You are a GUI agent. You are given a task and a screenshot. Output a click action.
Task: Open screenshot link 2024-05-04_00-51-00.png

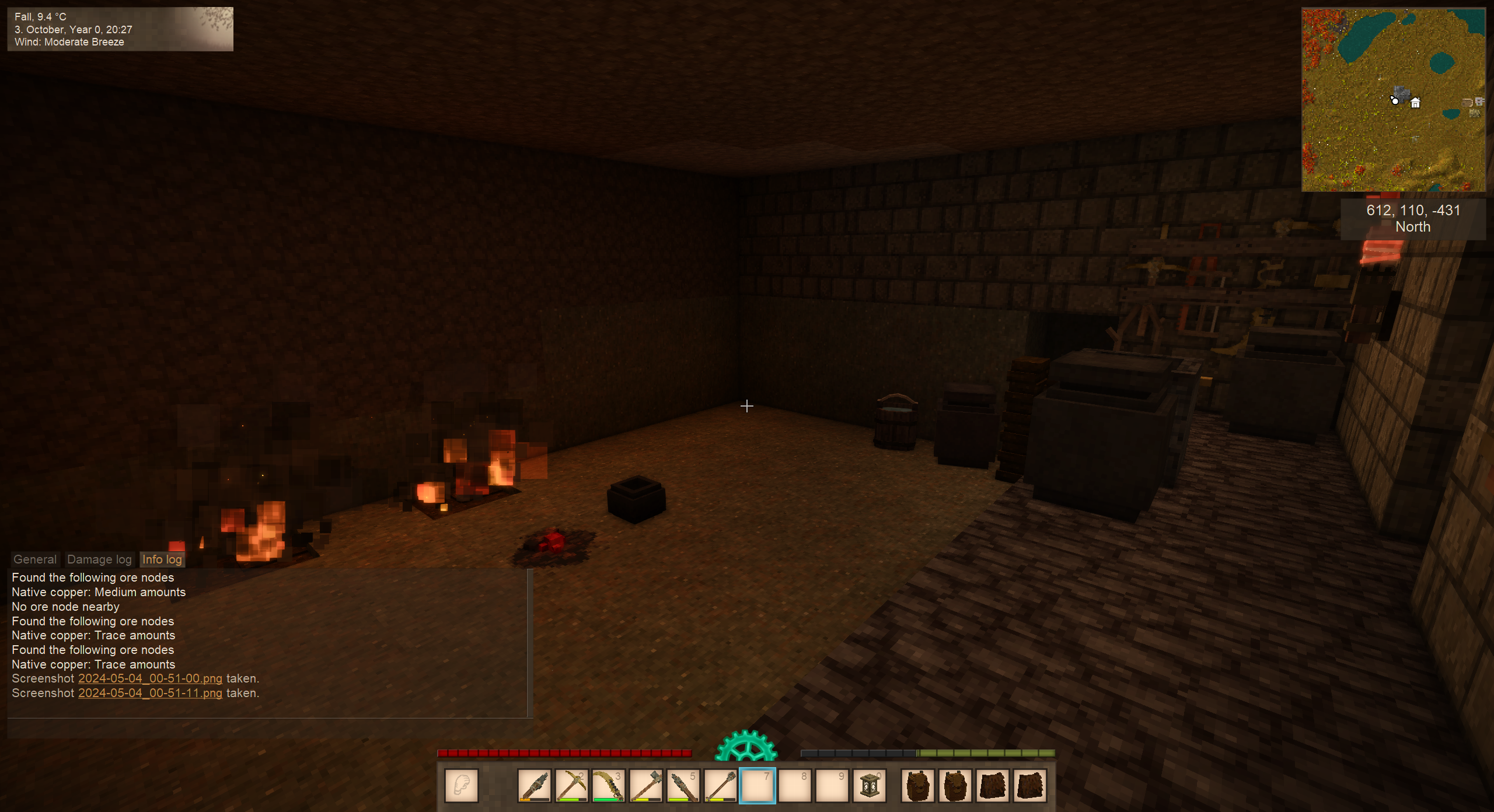click(150, 678)
